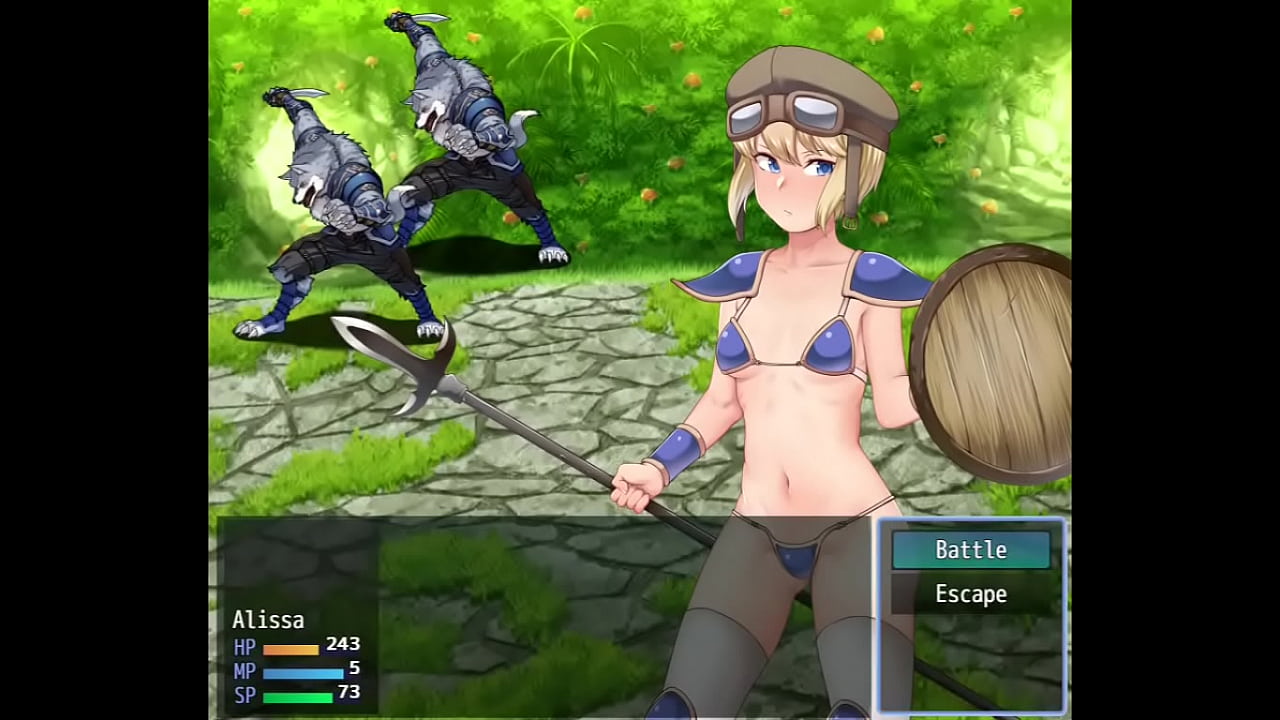Choose the Battle command
The height and width of the screenshot is (720, 1280).
(970, 550)
